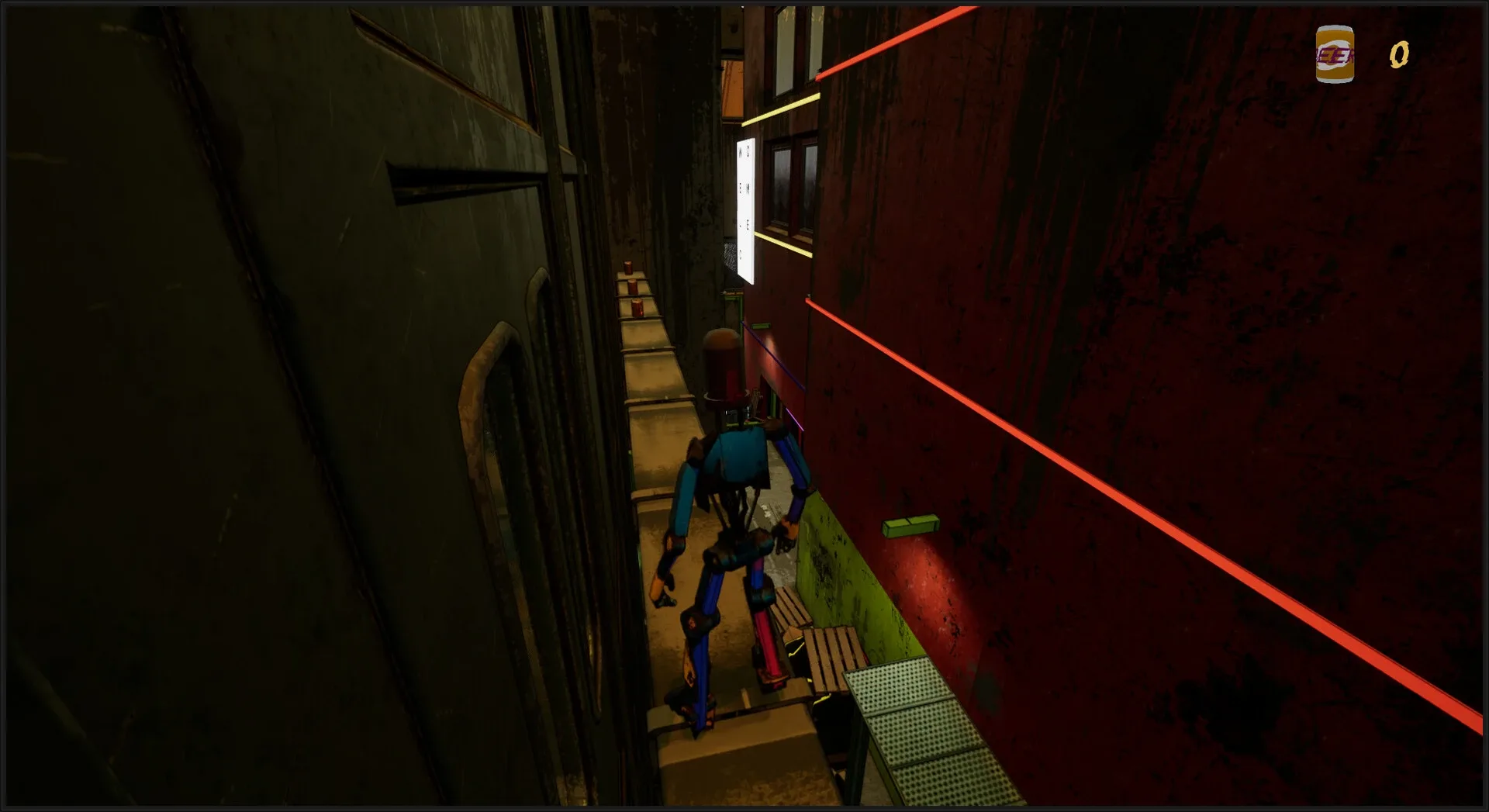Image resolution: width=1489 pixels, height=812 pixels.
Task: Select the robot character's domed red head
Action: (724, 365)
